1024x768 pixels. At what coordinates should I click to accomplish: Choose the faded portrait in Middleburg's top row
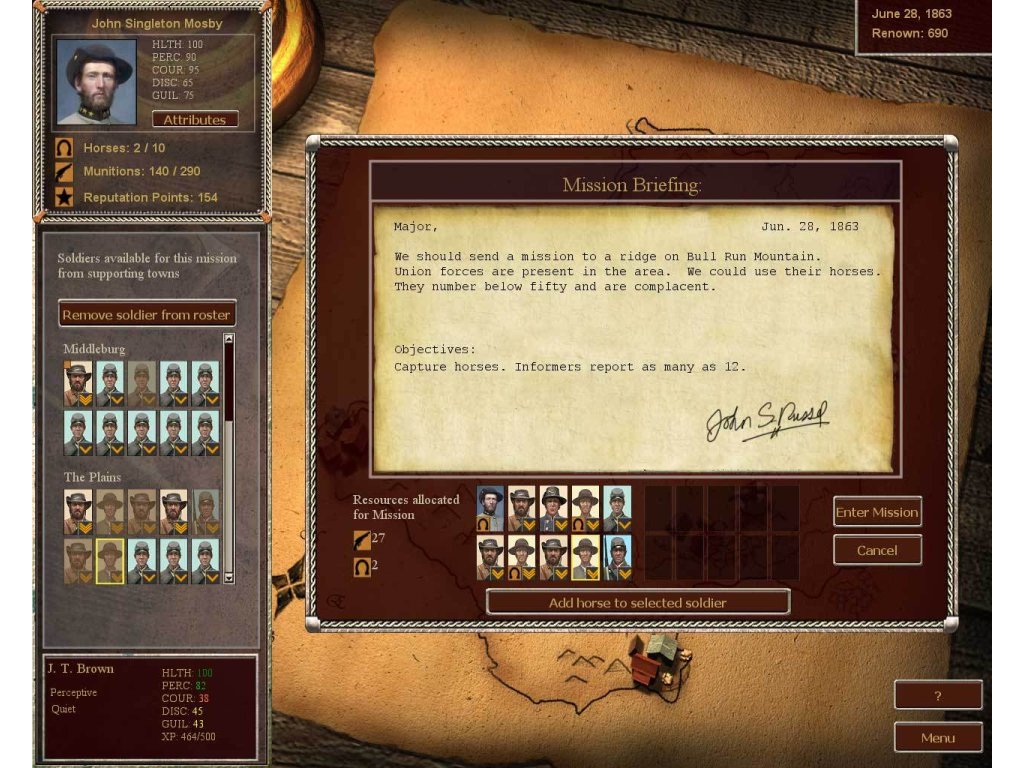click(x=142, y=384)
